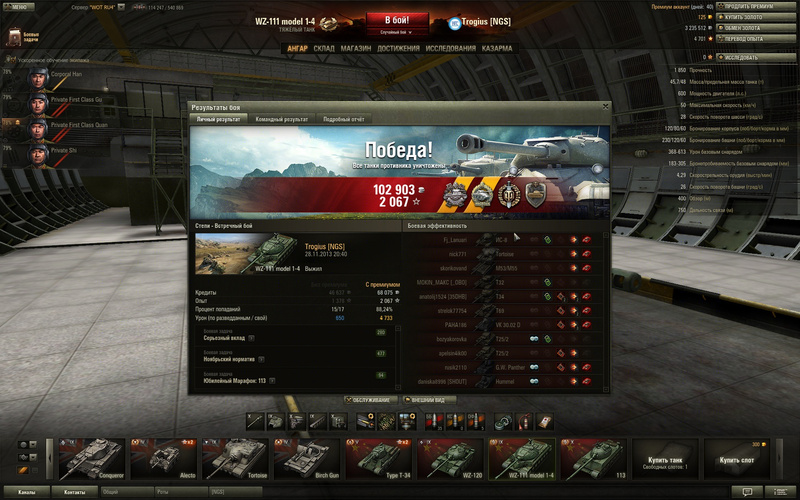Screen dimensions: 800x500
Task: Open the Контакты (contacts) button
Action: pyautogui.click(x=75, y=492)
